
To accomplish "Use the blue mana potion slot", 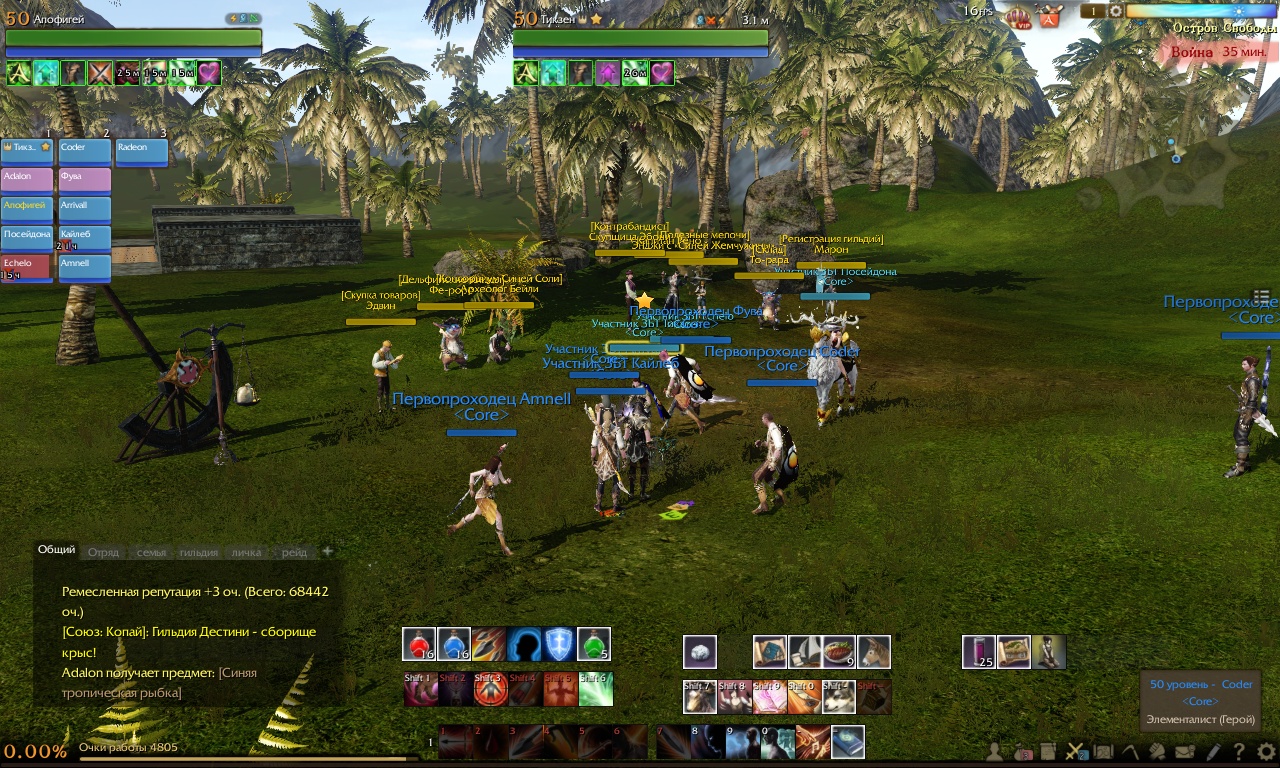I will (454, 645).
